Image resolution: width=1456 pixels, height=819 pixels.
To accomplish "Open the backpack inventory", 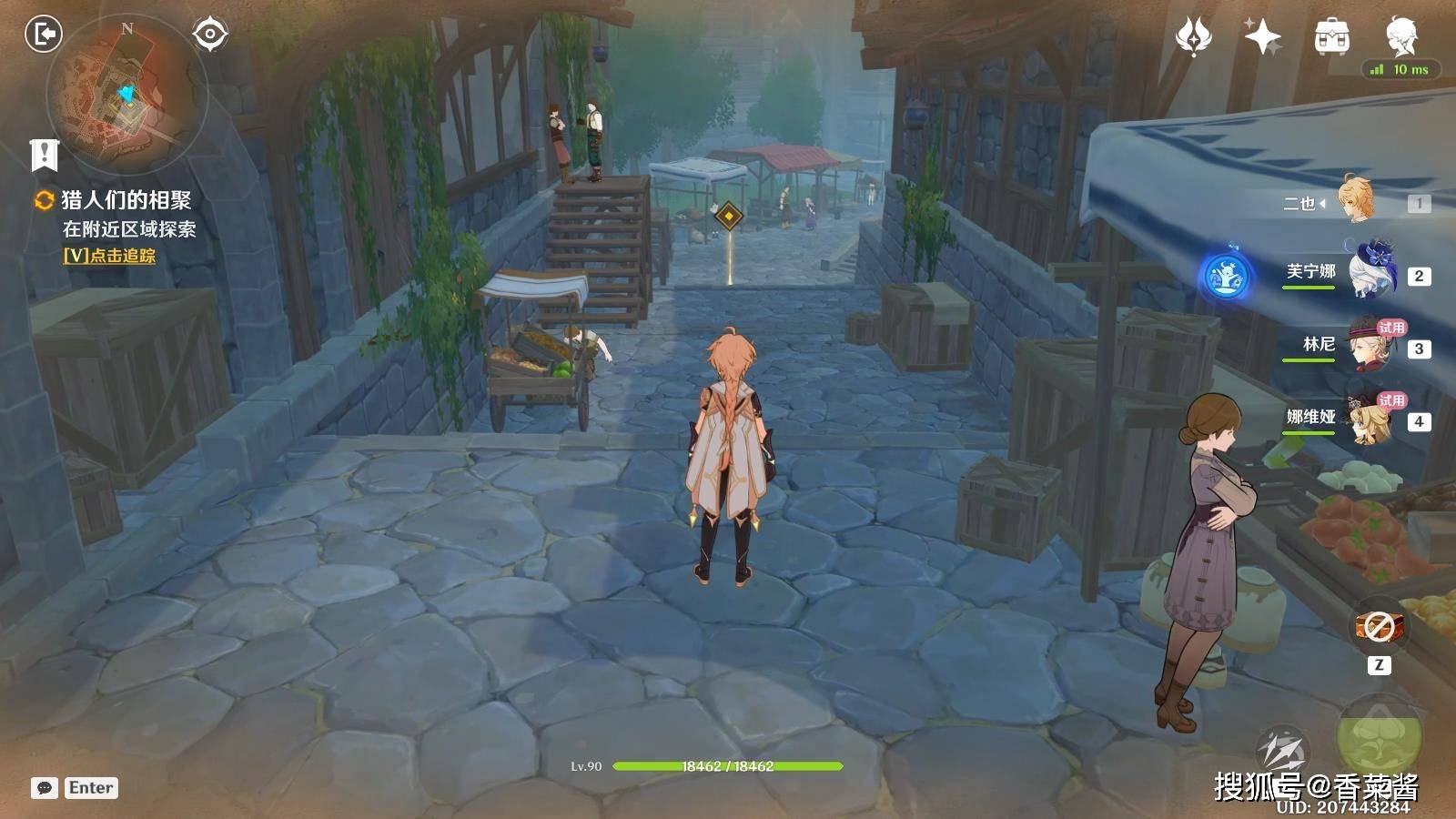I will tap(1331, 37).
